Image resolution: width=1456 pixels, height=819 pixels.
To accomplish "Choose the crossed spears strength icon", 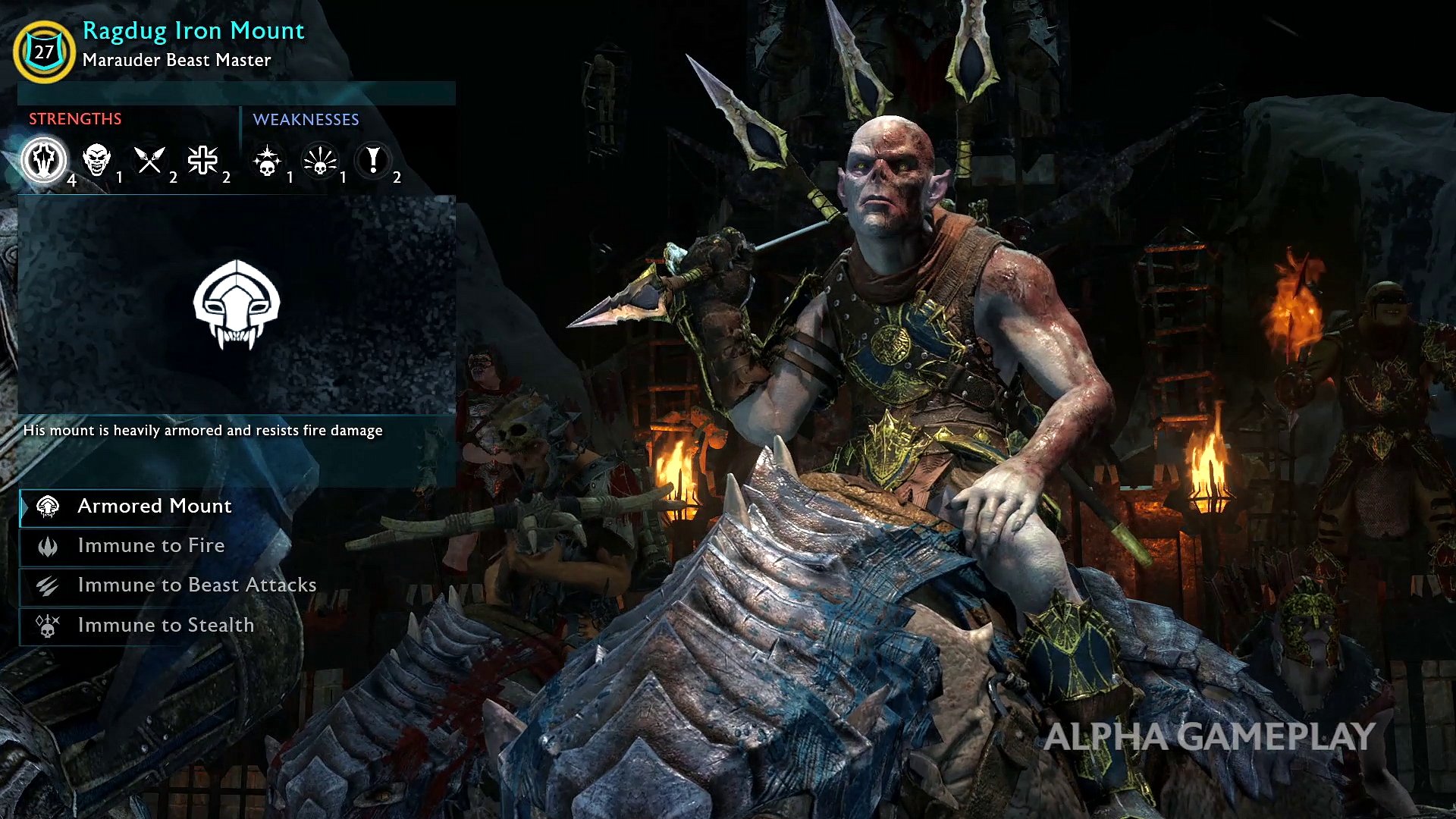I will click(x=149, y=160).
